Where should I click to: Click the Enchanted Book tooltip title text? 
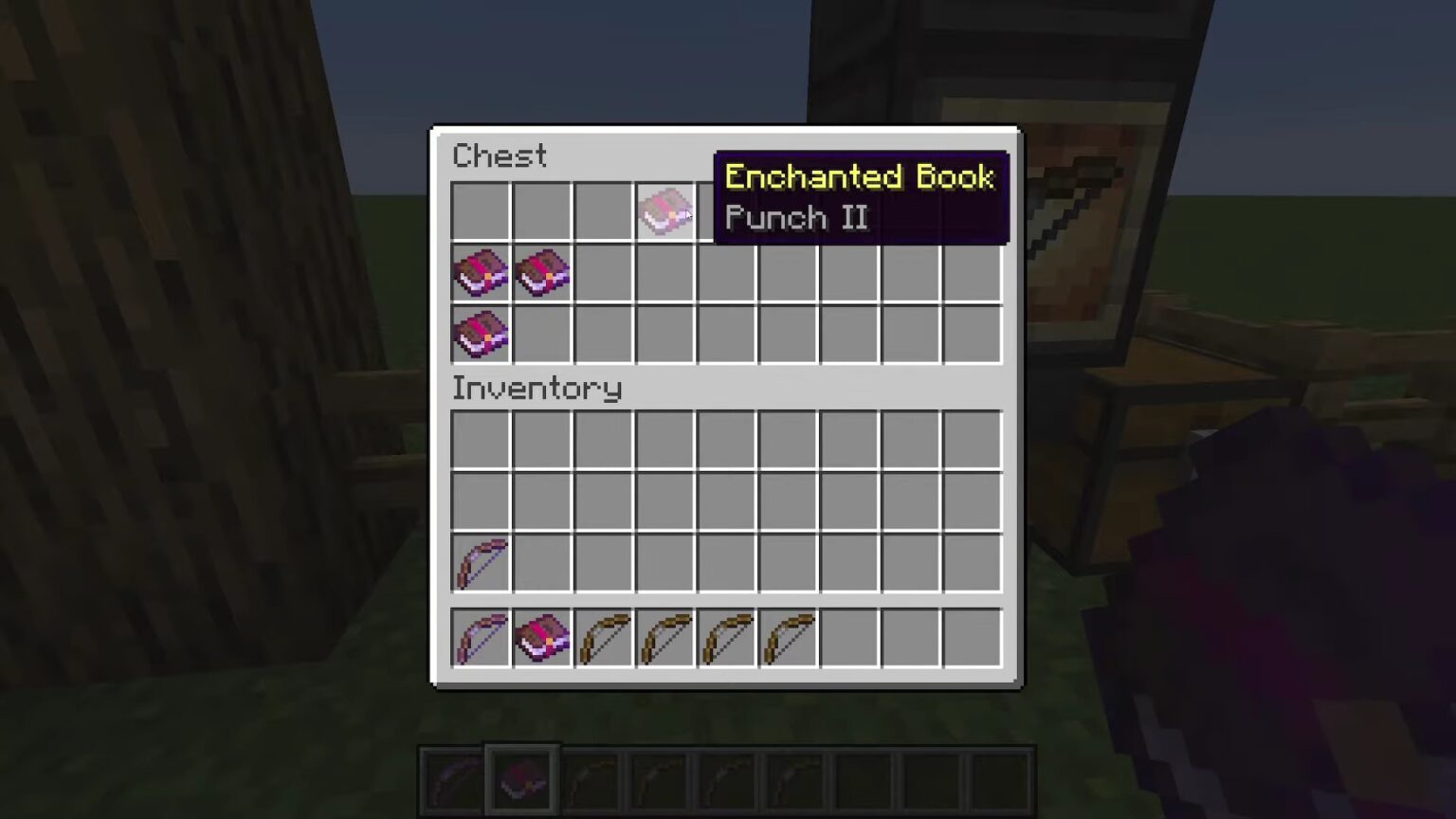[x=859, y=177]
